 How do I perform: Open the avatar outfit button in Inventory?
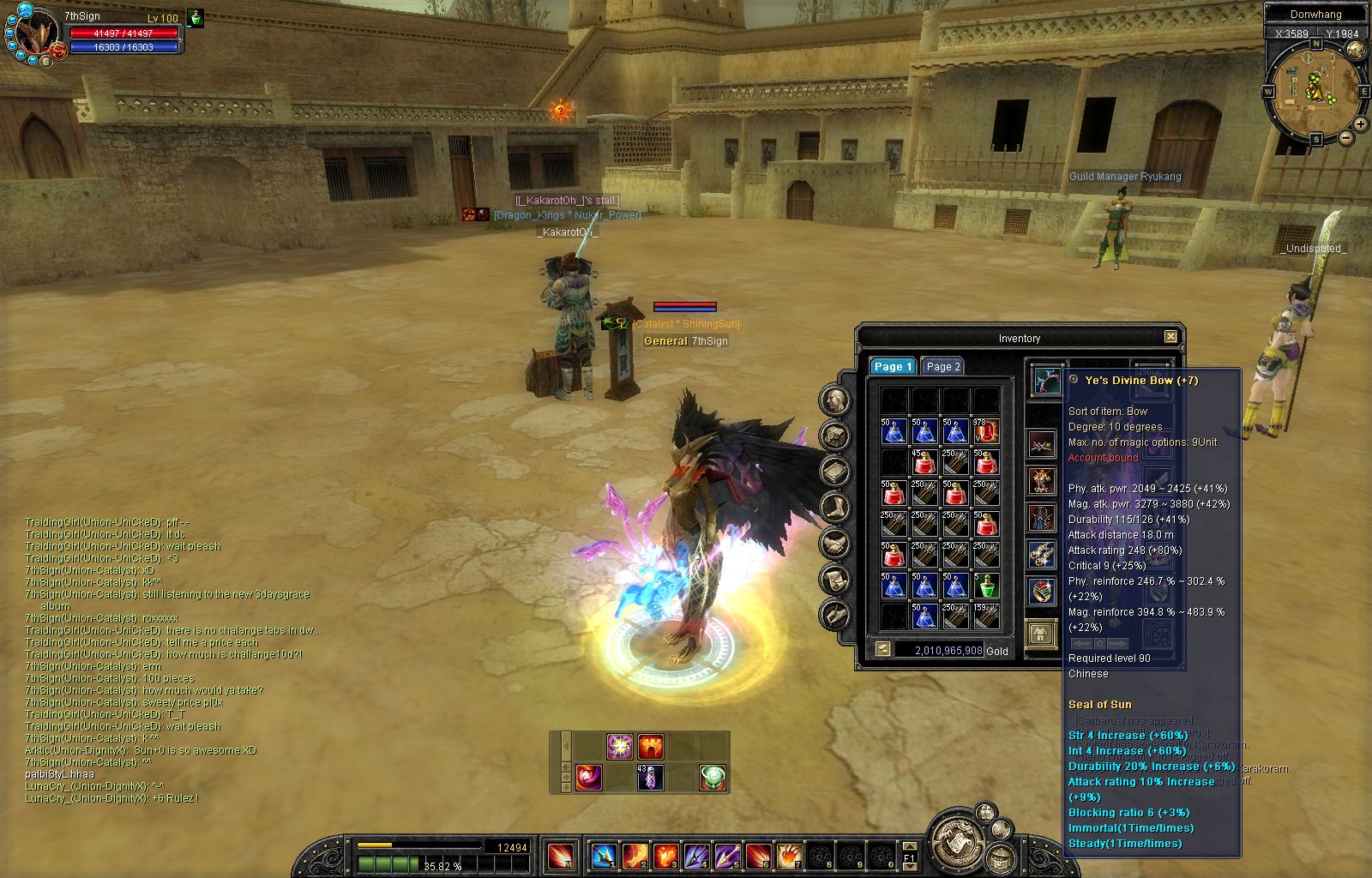[x=1042, y=635]
